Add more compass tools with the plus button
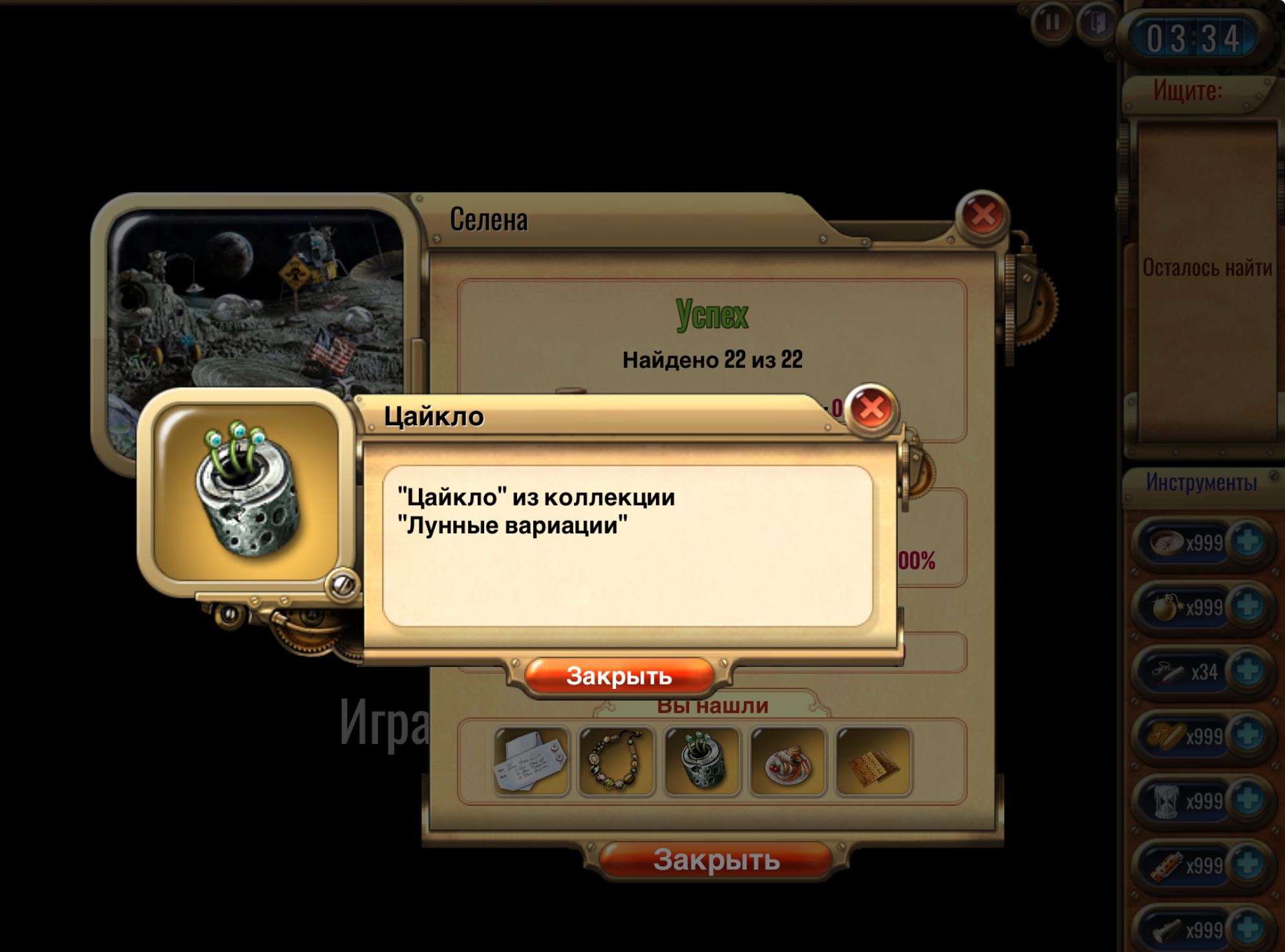The height and width of the screenshot is (952, 1285). [x=1248, y=541]
